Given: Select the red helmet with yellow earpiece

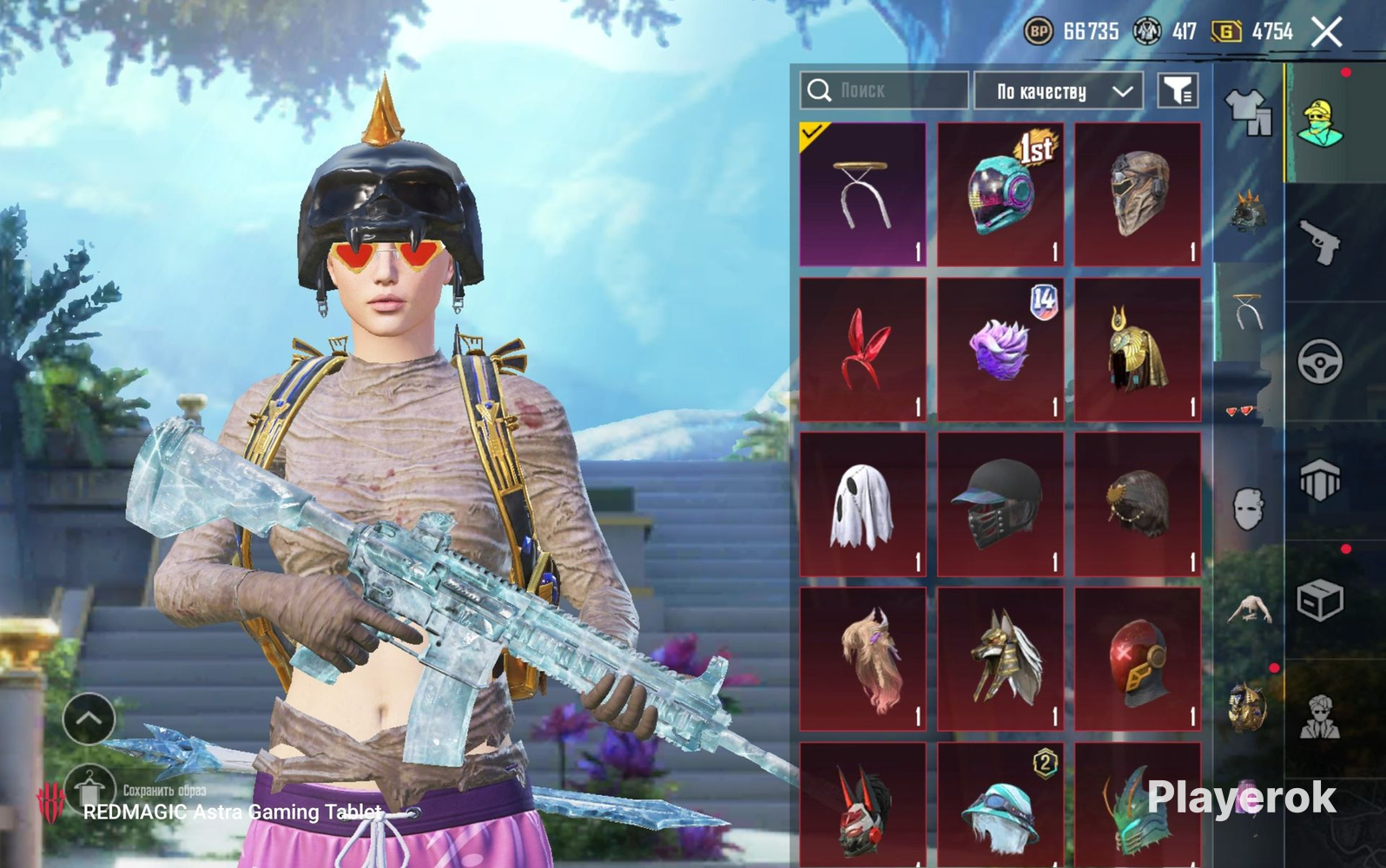Looking at the screenshot, I should coord(1138,660).
